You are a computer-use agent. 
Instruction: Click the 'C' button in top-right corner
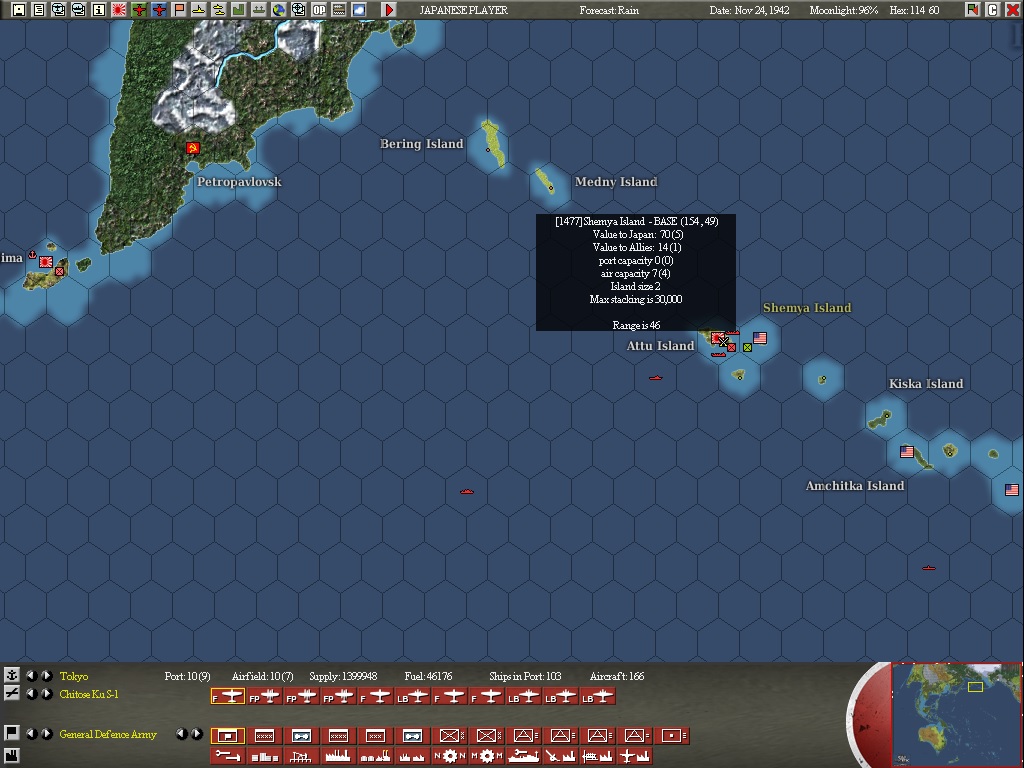(992, 10)
